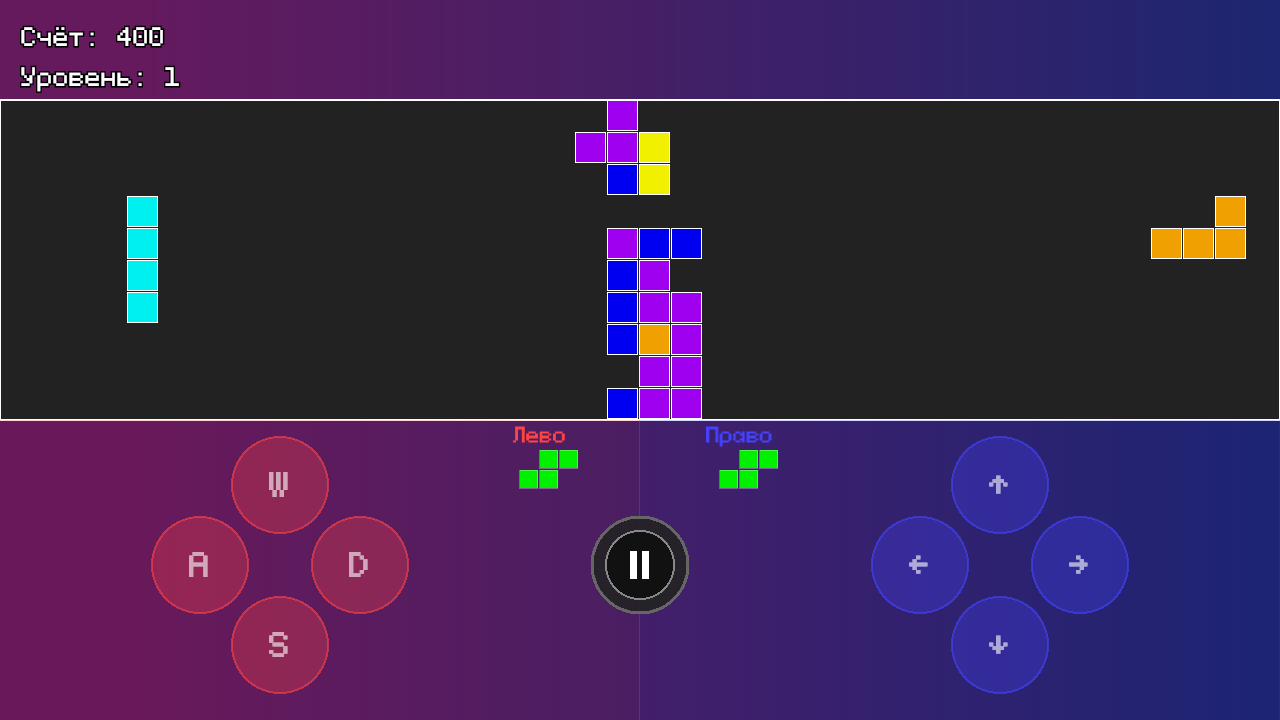Click the single orange block inside the purple stack

(x=654, y=339)
